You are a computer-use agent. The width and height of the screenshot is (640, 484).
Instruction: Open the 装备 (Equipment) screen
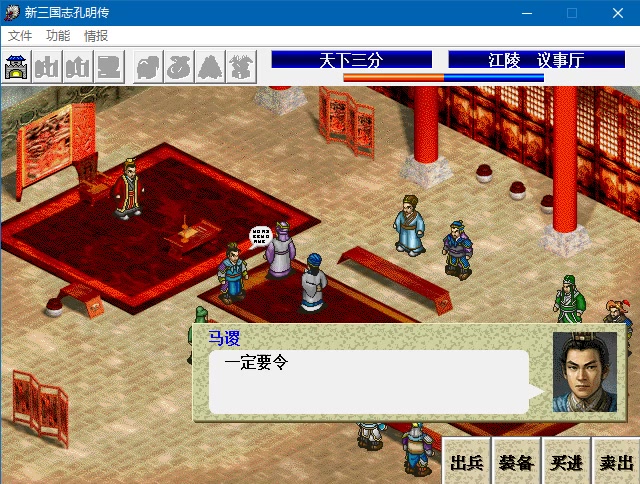(x=516, y=462)
